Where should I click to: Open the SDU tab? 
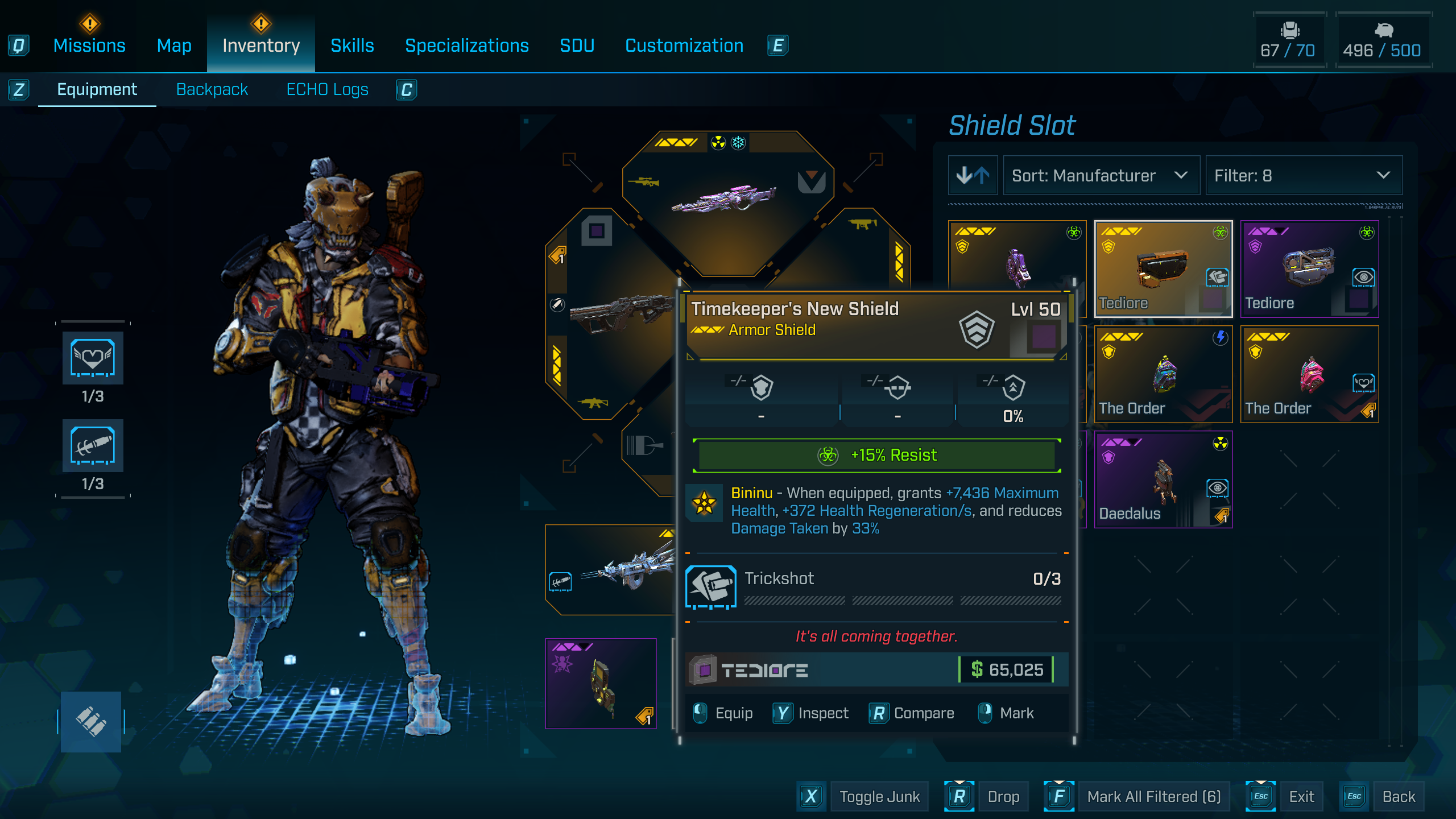click(x=577, y=45)
